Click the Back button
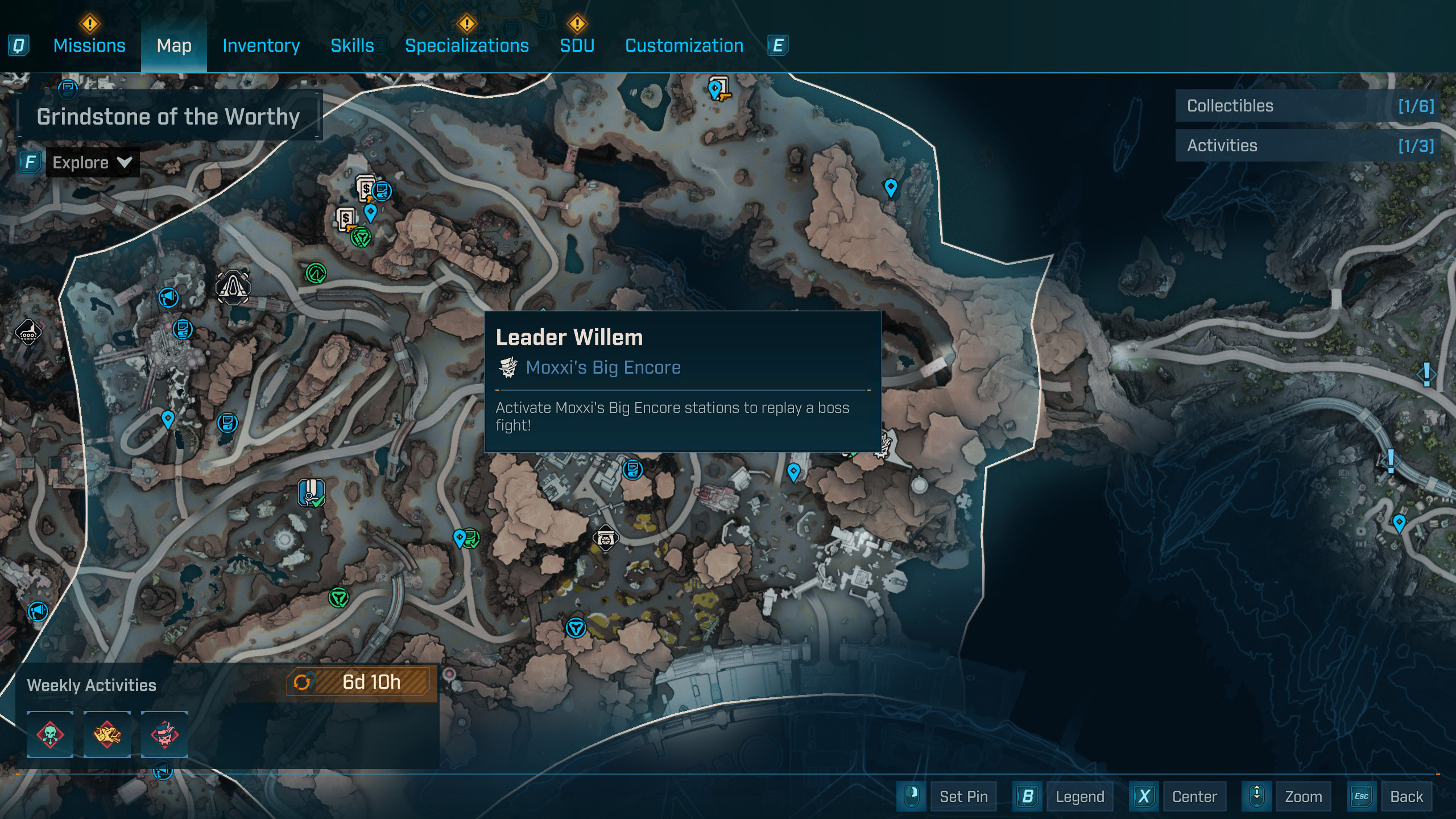Viewport: 1456px width, 819px height. click(1406, 797)
